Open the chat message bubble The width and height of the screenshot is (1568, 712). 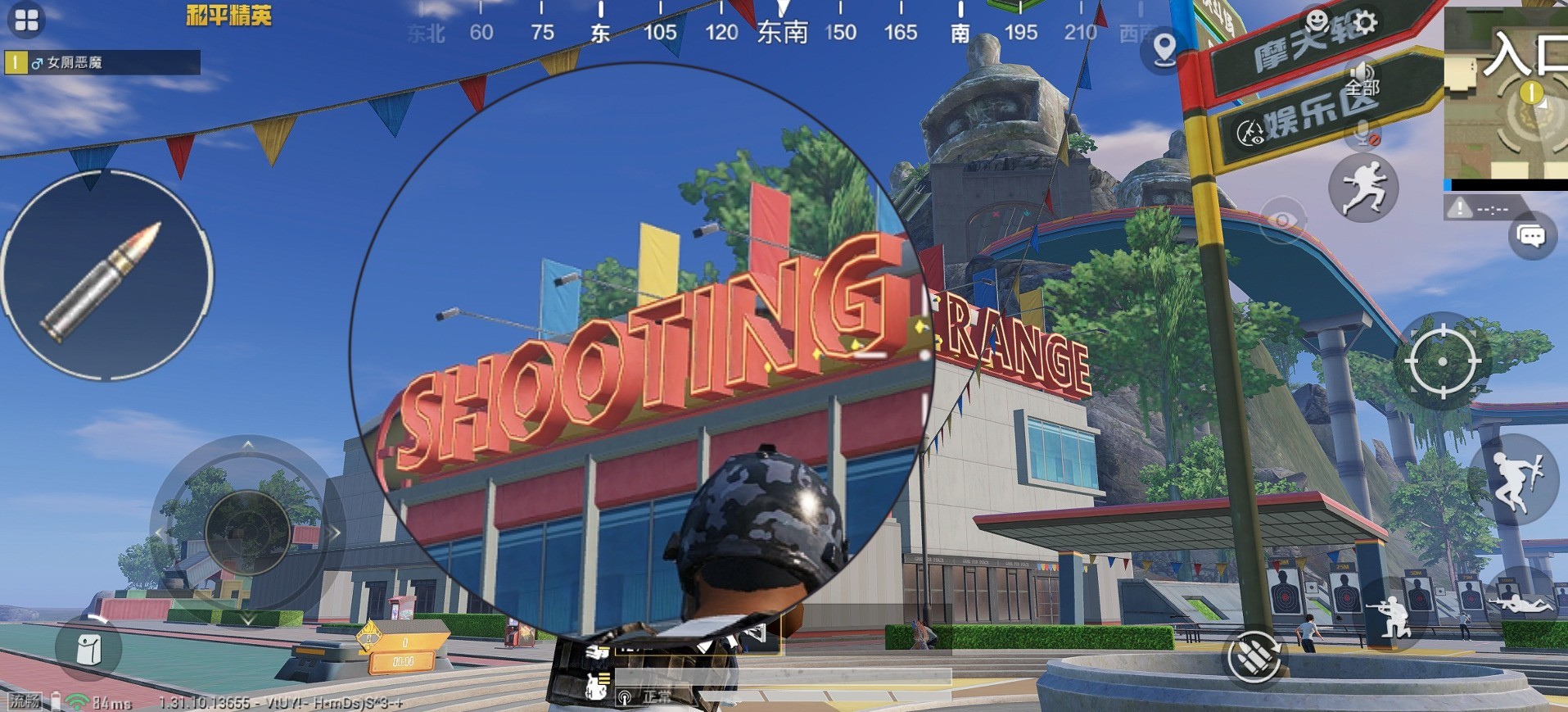(x=1531, y=237)
